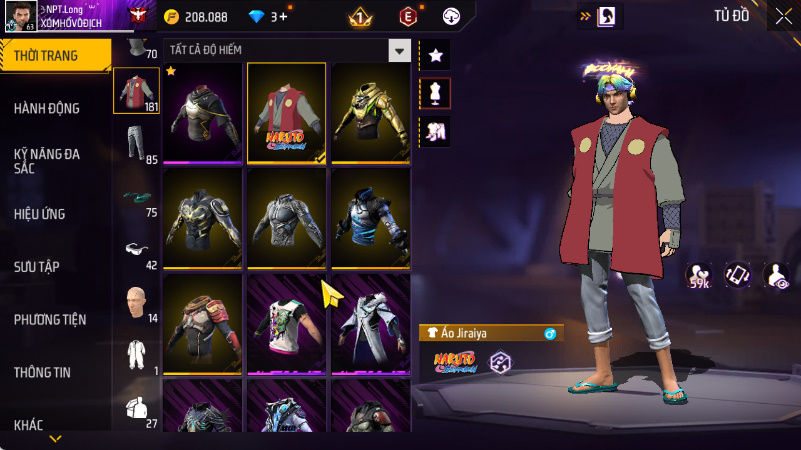The height and width of the screenshot is (450, 801).
Task: Show favorites with the star filter
Action: click(x=435, y=56)
